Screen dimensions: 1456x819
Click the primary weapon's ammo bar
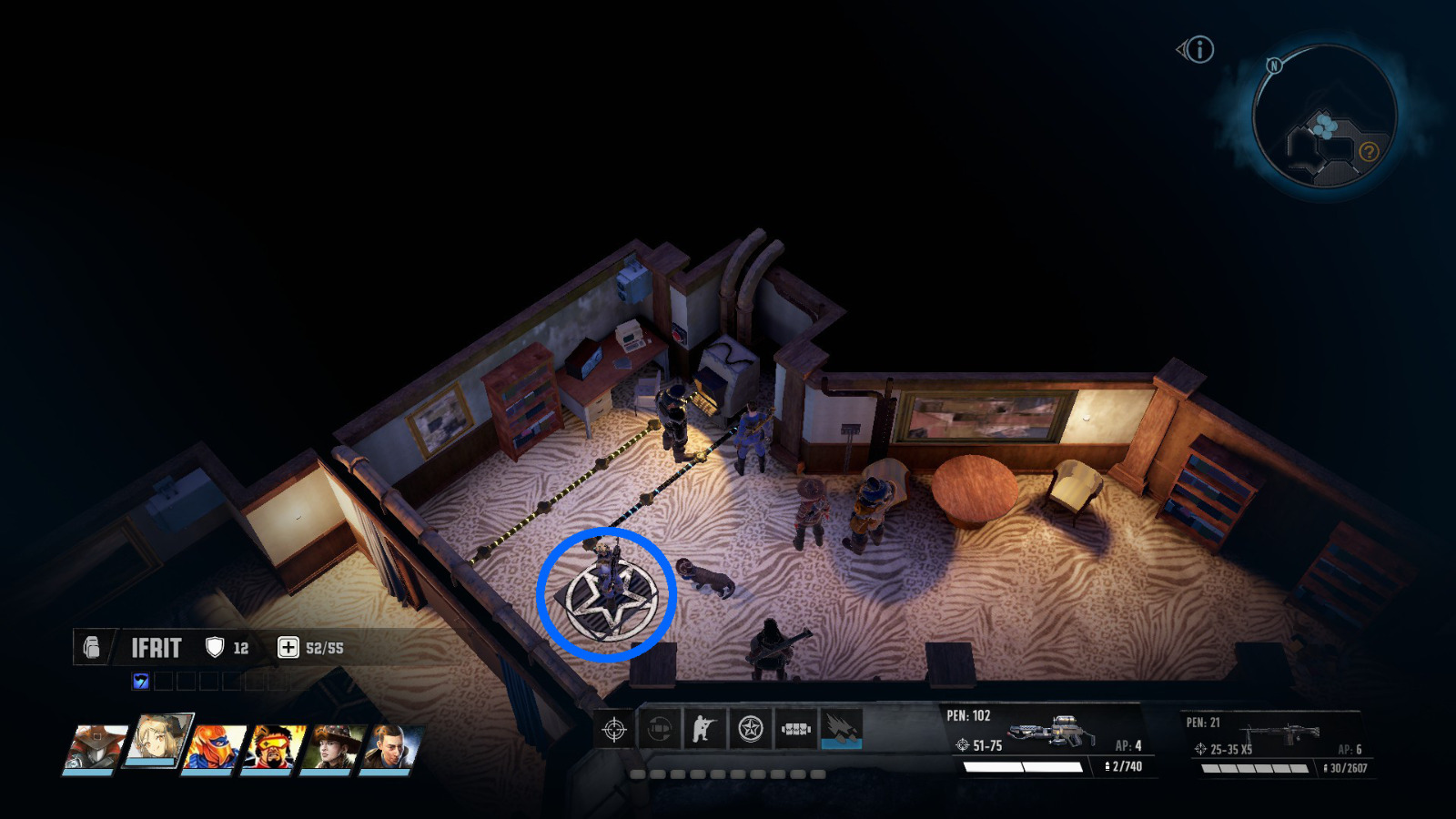1024,767
